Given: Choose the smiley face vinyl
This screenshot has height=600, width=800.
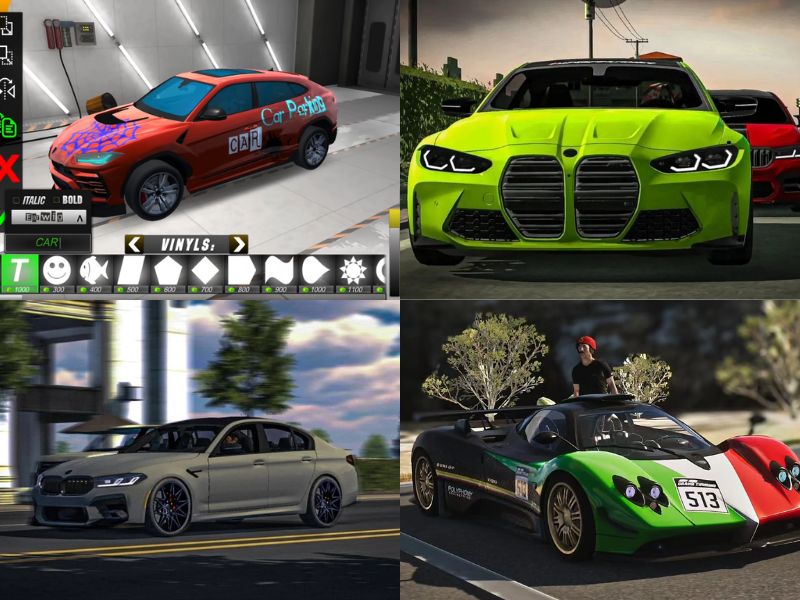Looking at the screenshot, I should [59, 271].
